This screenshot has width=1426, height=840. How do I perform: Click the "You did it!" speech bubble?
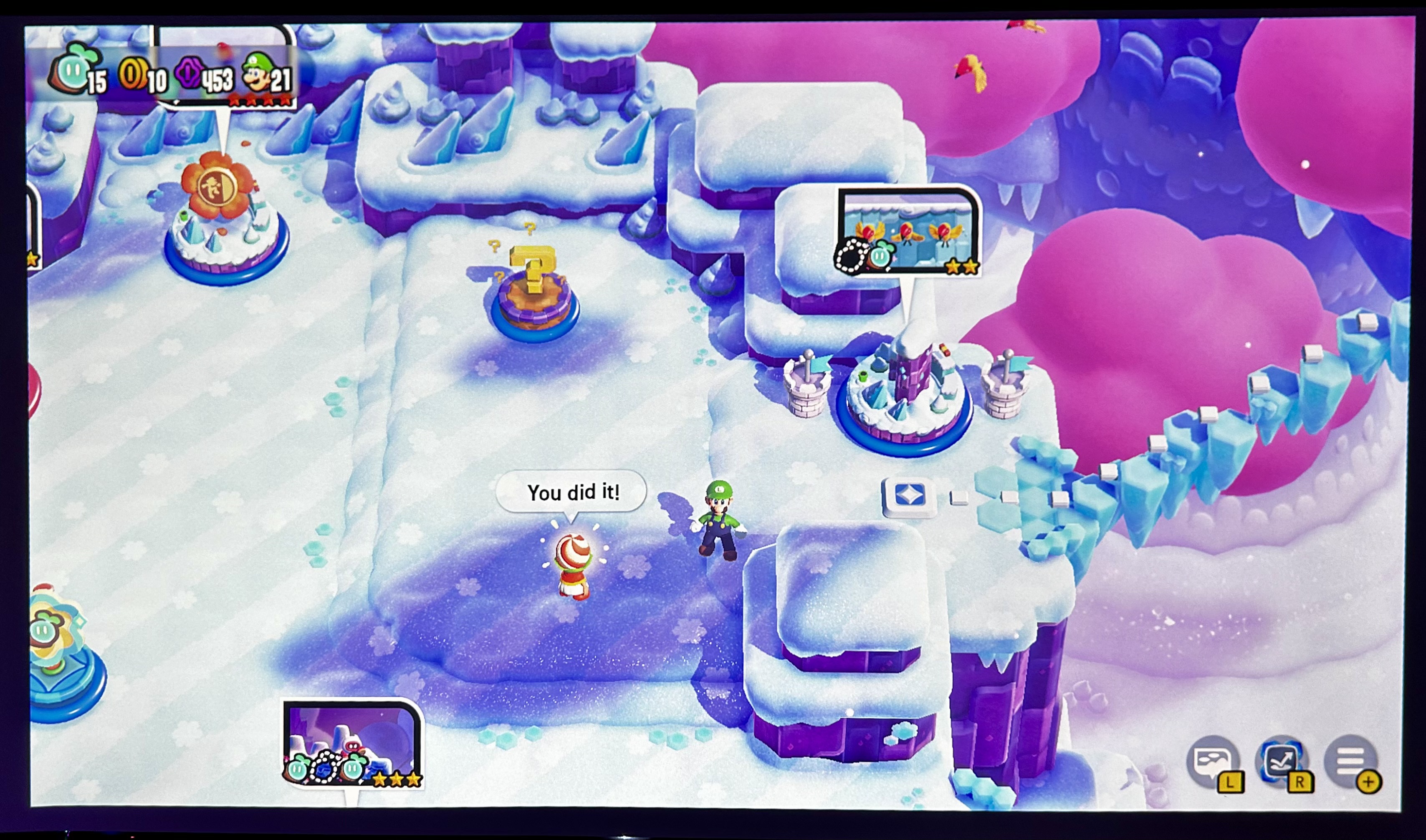pyautogui.click(x=573, y=491)
